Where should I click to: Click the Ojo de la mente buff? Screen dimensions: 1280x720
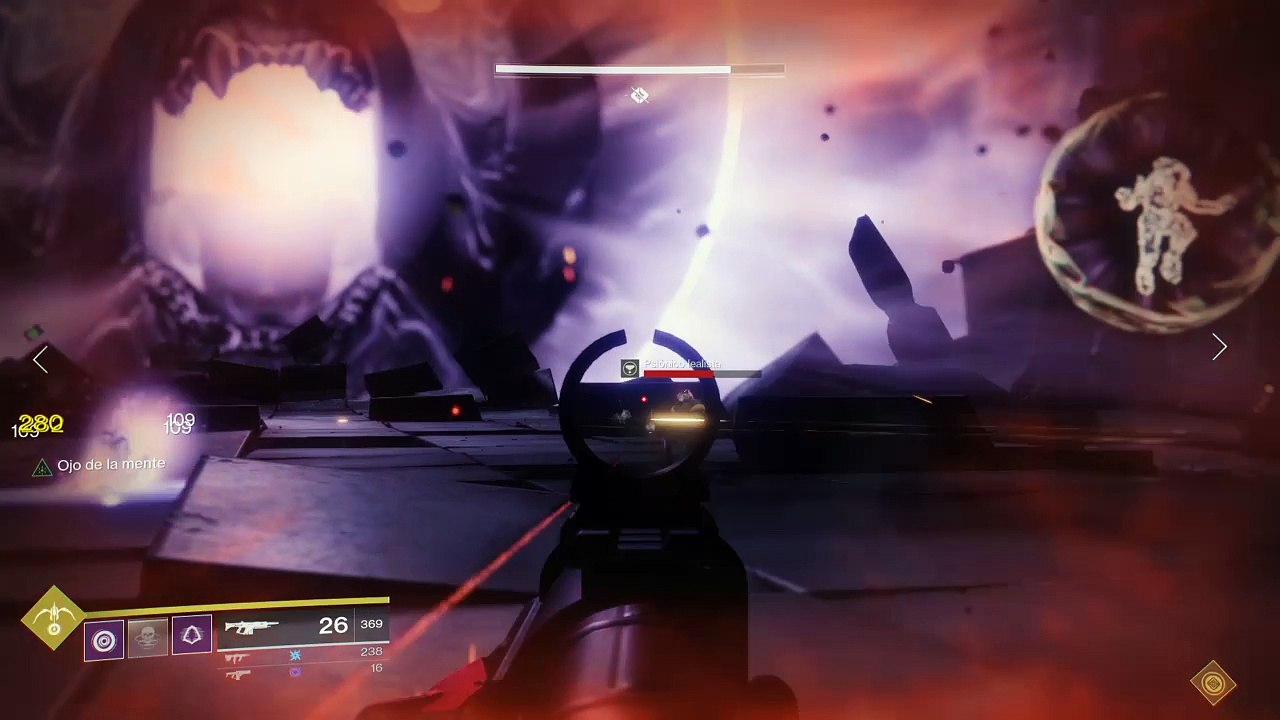[98, 465]
